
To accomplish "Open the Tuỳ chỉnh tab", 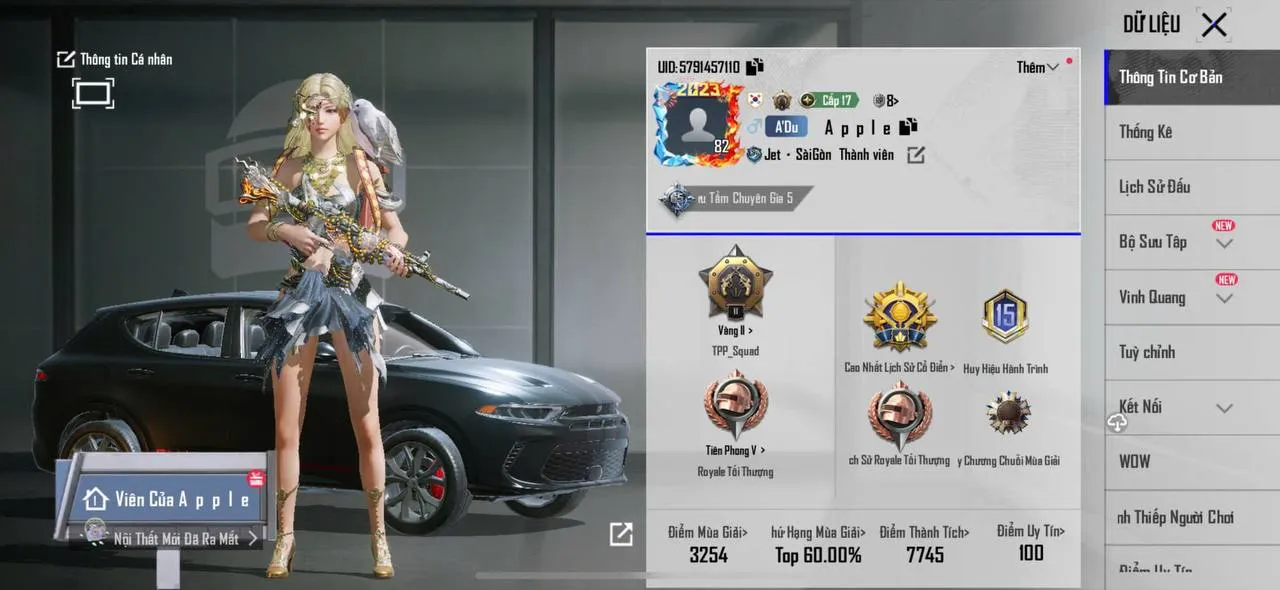I will (1147, 352).
